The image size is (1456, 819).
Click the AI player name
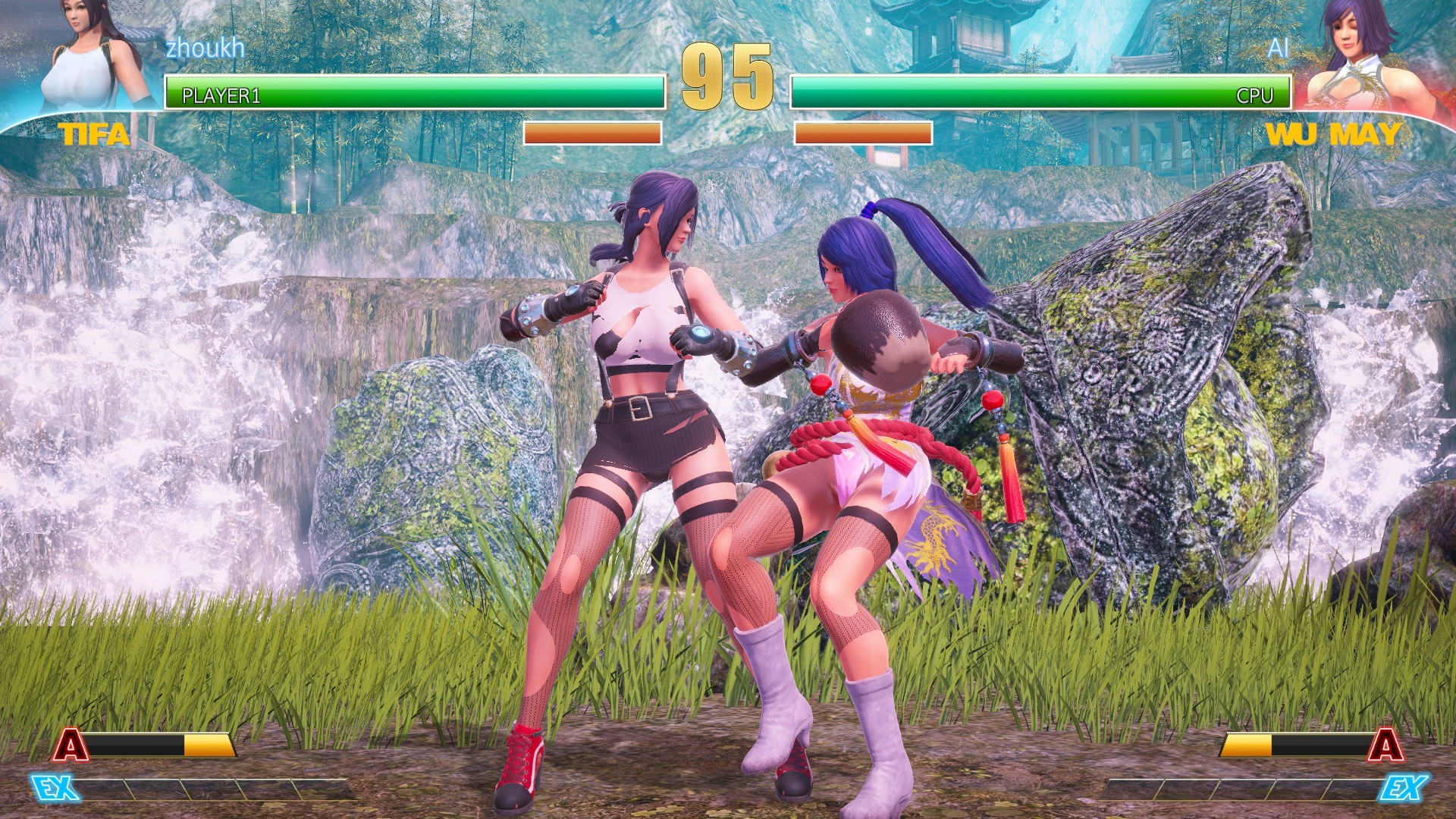point(1279,47)
